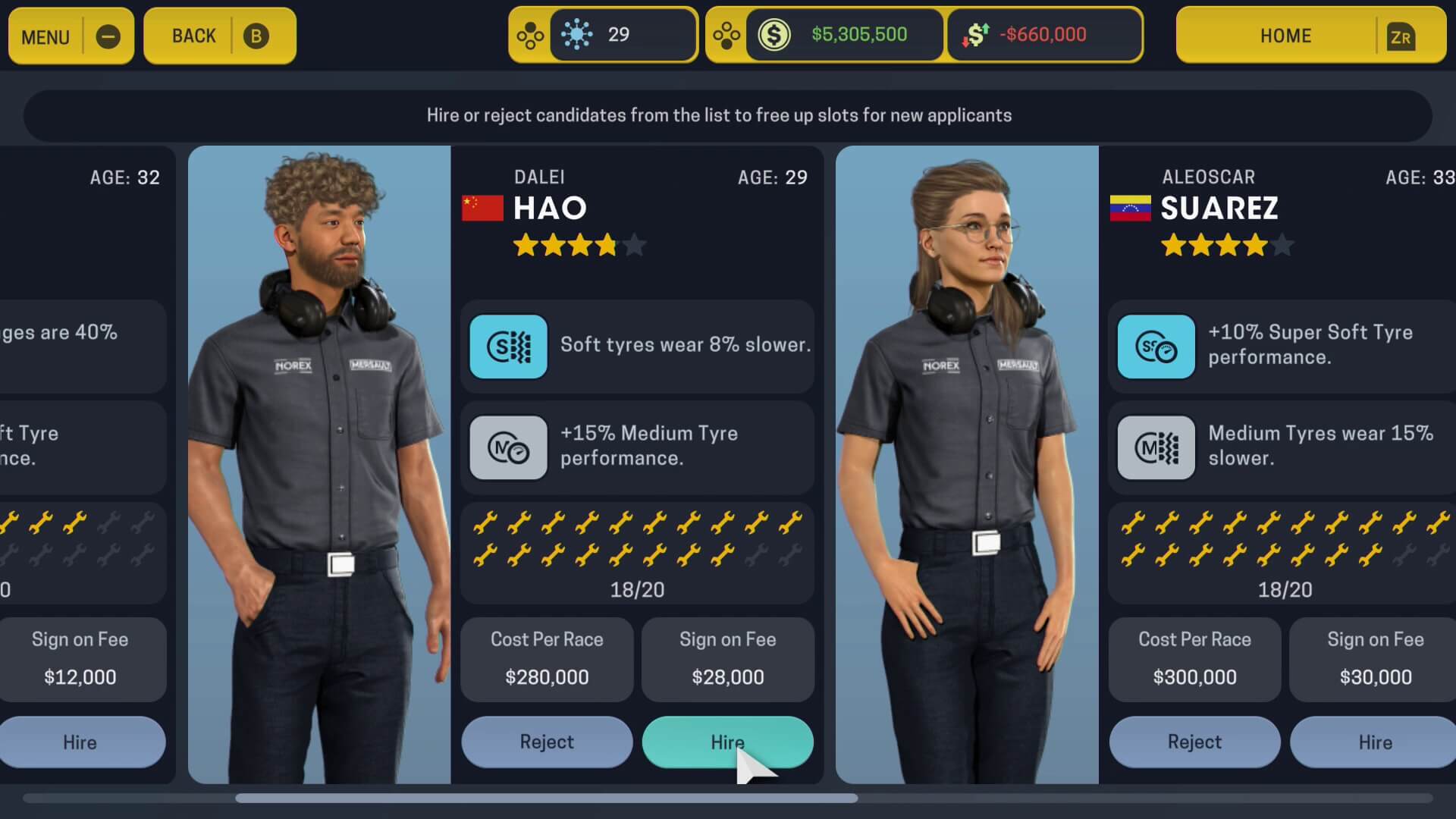This screenshot has width=1456, height=819.
Task: Select the Medium Tyres wear slower icon
Action: (1156, 447)
